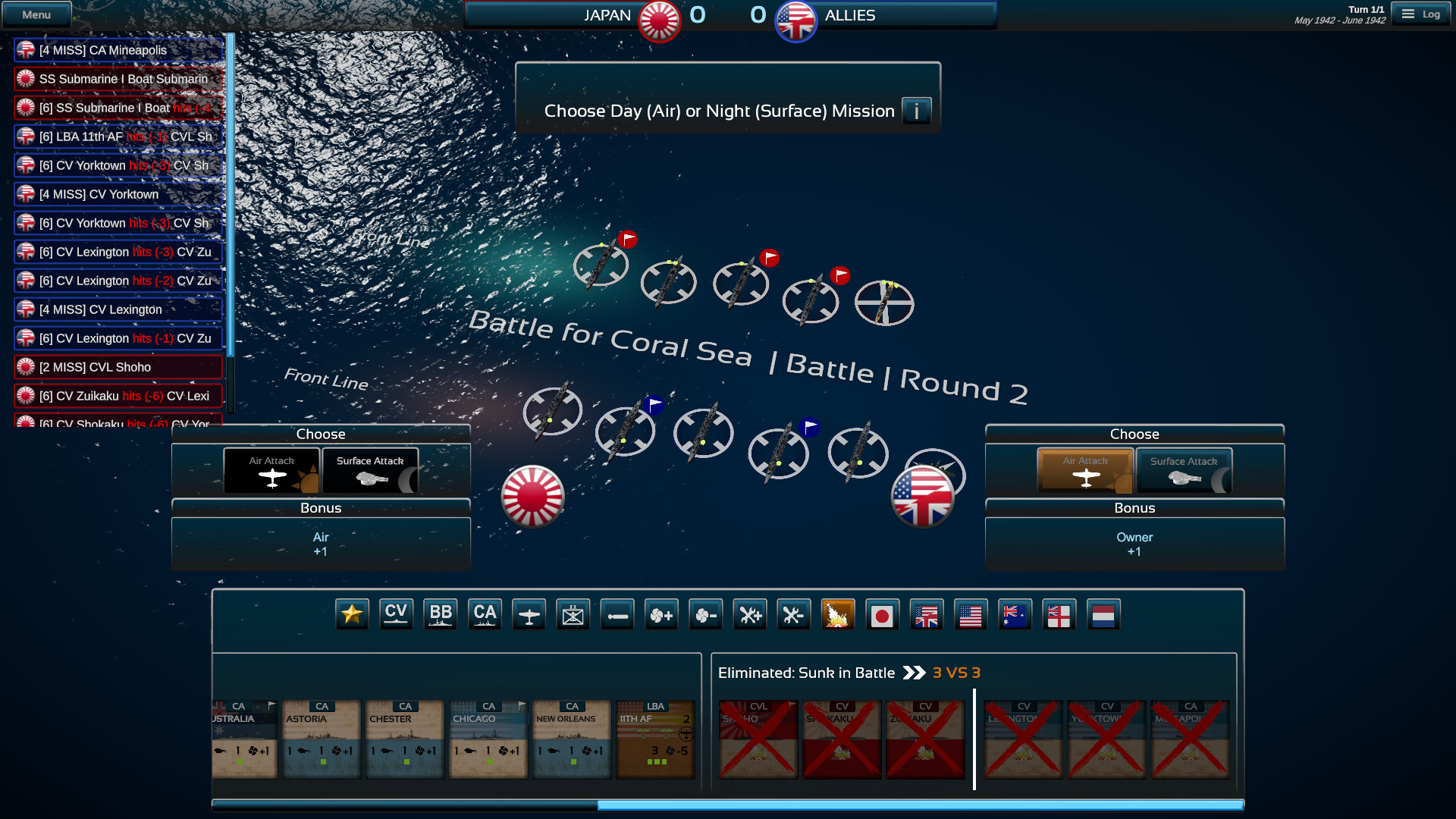The height and width of the screenshot is (819, 1456).
Task: Filter units by CV carrier type
Action: pyautogui.click(x=396, y=614)
